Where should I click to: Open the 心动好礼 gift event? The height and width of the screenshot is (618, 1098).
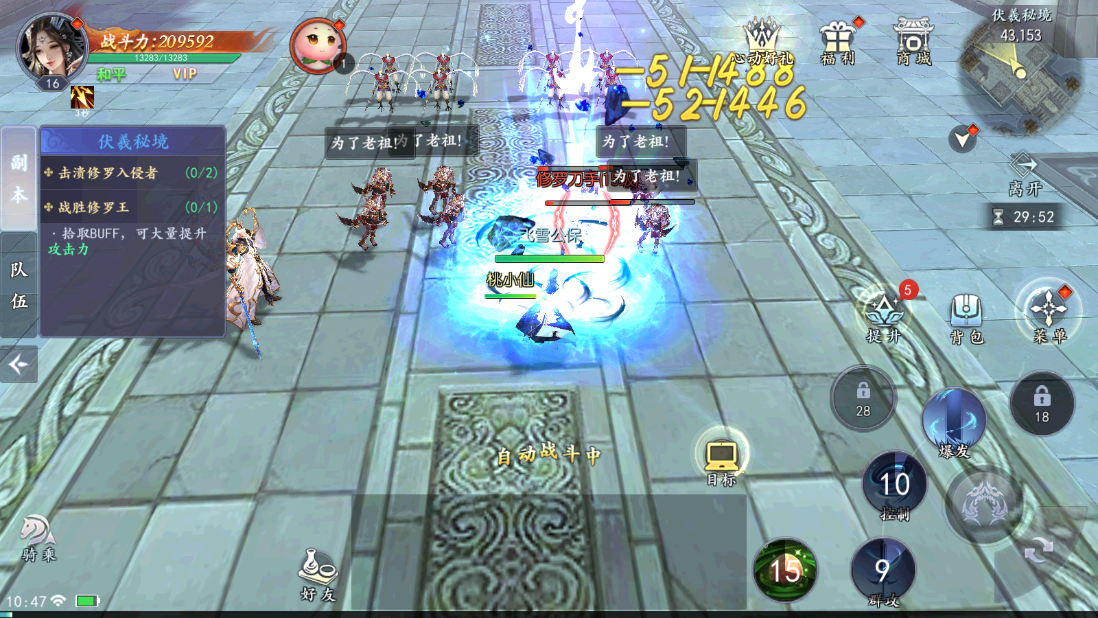[761, 42]
